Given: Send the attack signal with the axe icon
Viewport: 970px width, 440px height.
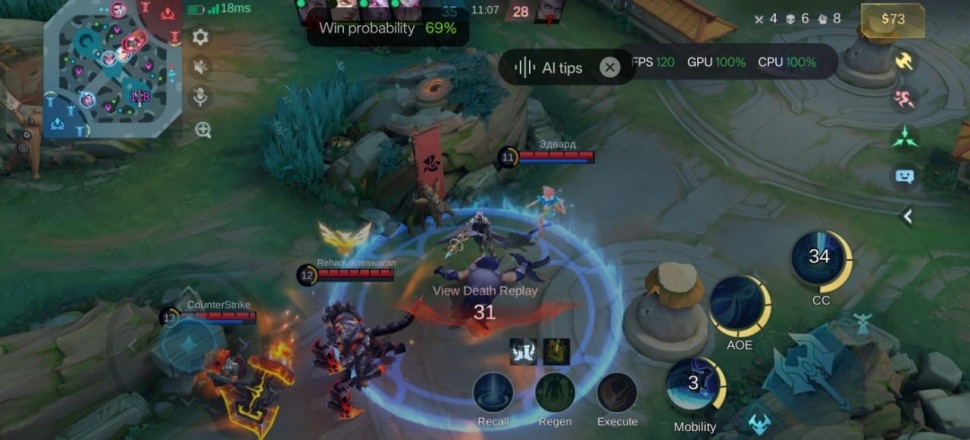Looking at the screenshot, I should tap(904, 61).
